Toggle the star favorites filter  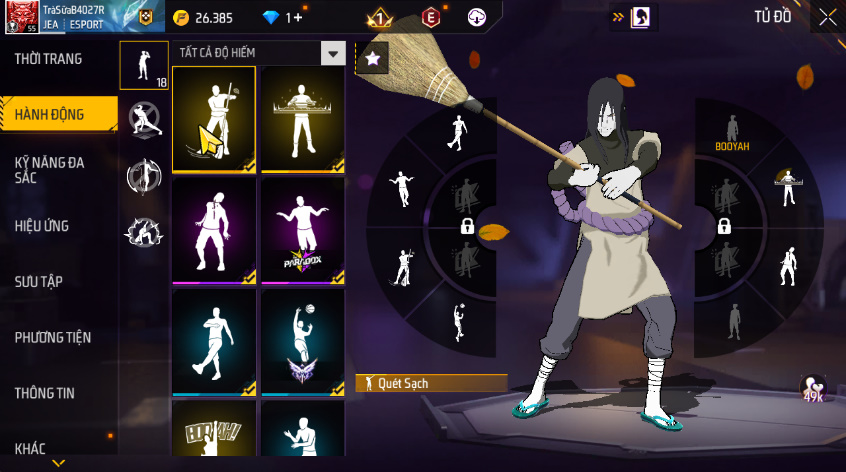[x=373, y=59]
